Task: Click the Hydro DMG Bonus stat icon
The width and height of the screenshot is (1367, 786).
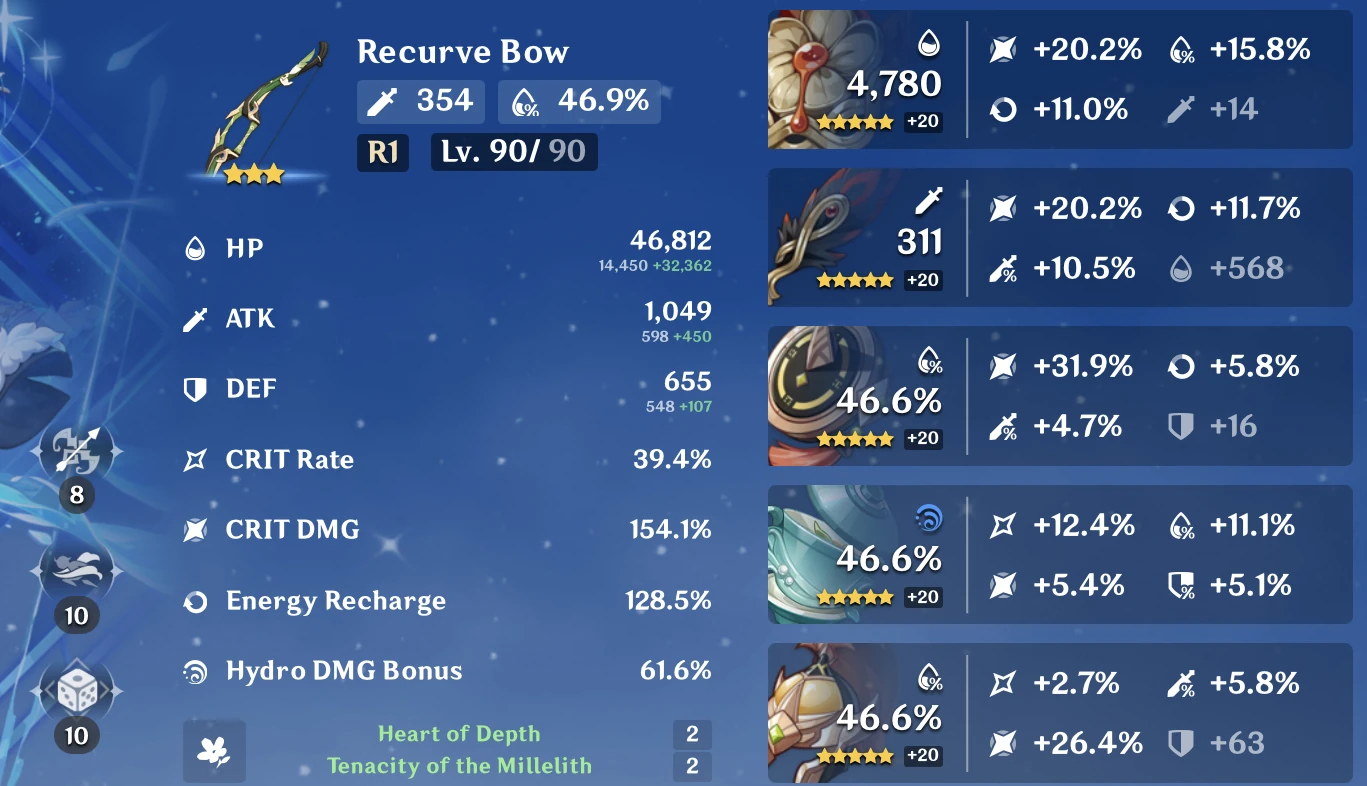Action: tap(198, 671)
